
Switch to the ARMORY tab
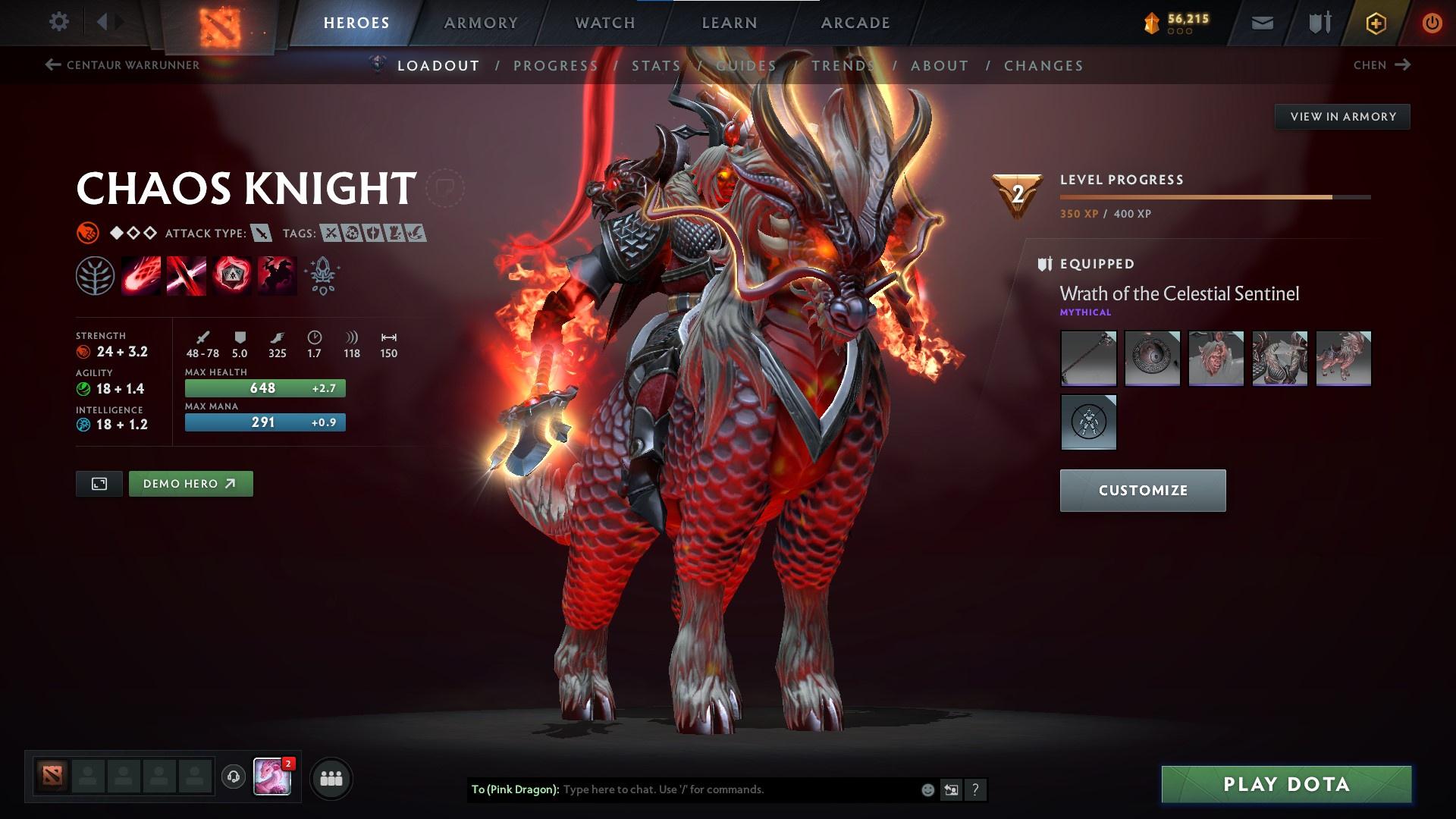click(x=481, y=23)
